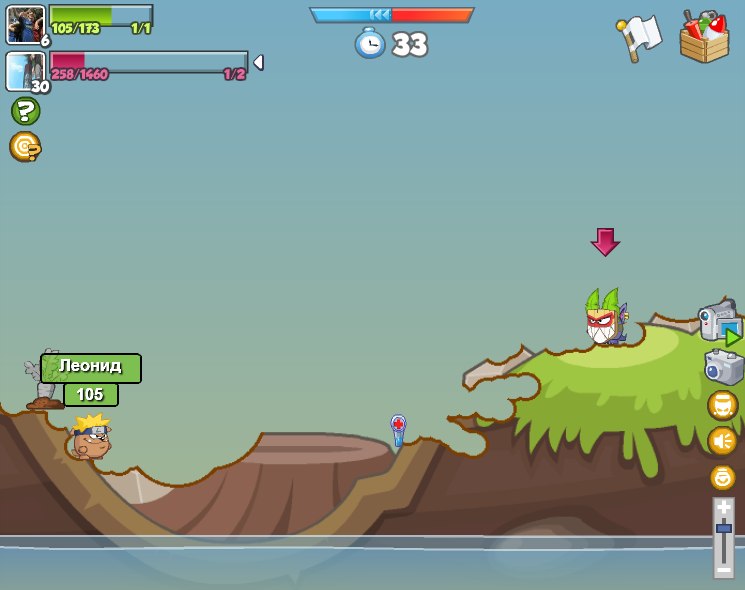Zoom out with the minus button
This screenshot has width=745, height=590.
point(723,568)
